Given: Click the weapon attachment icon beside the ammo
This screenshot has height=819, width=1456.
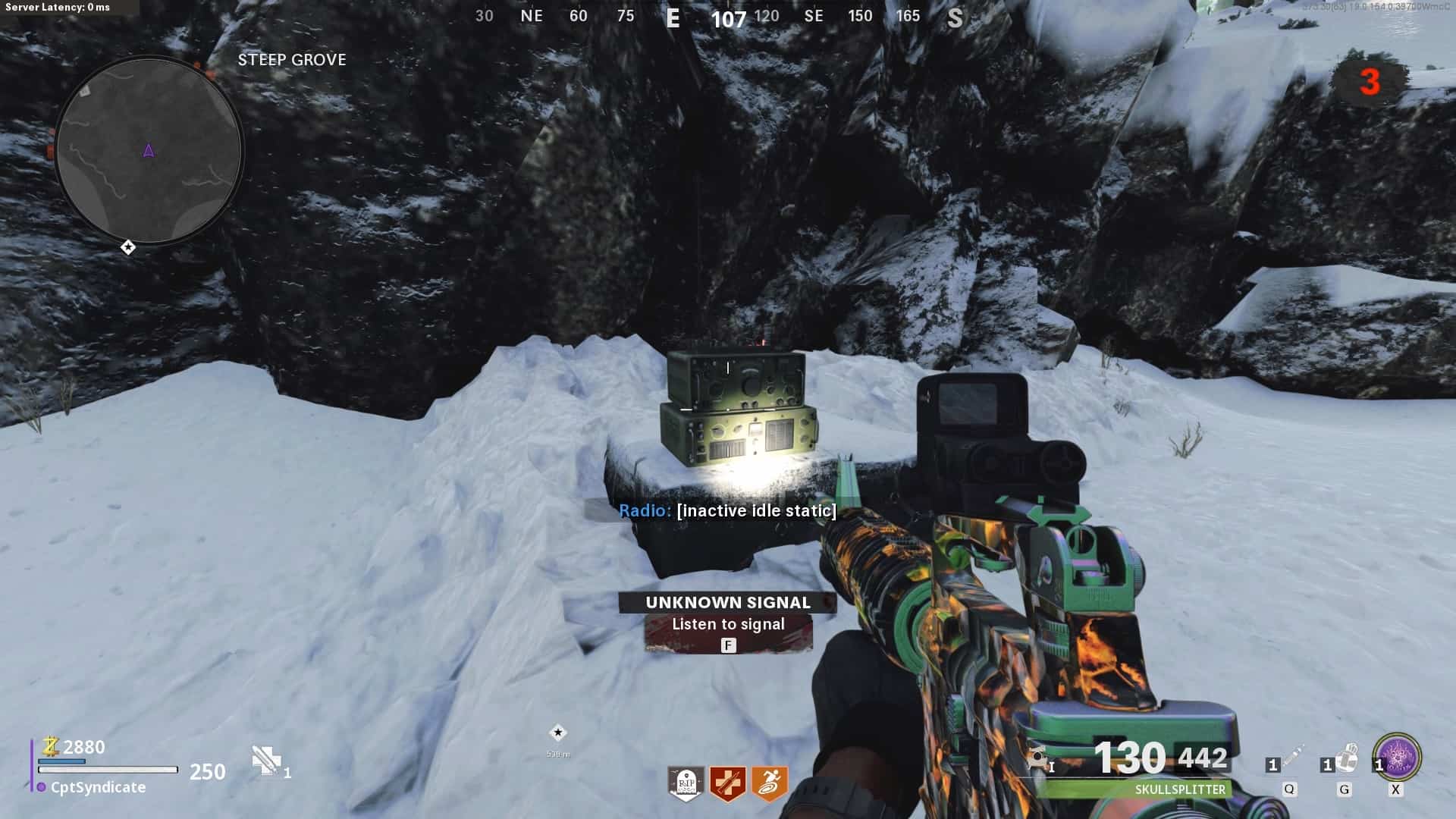Looking at the screenshot, I should click(x=1037, y=757).
